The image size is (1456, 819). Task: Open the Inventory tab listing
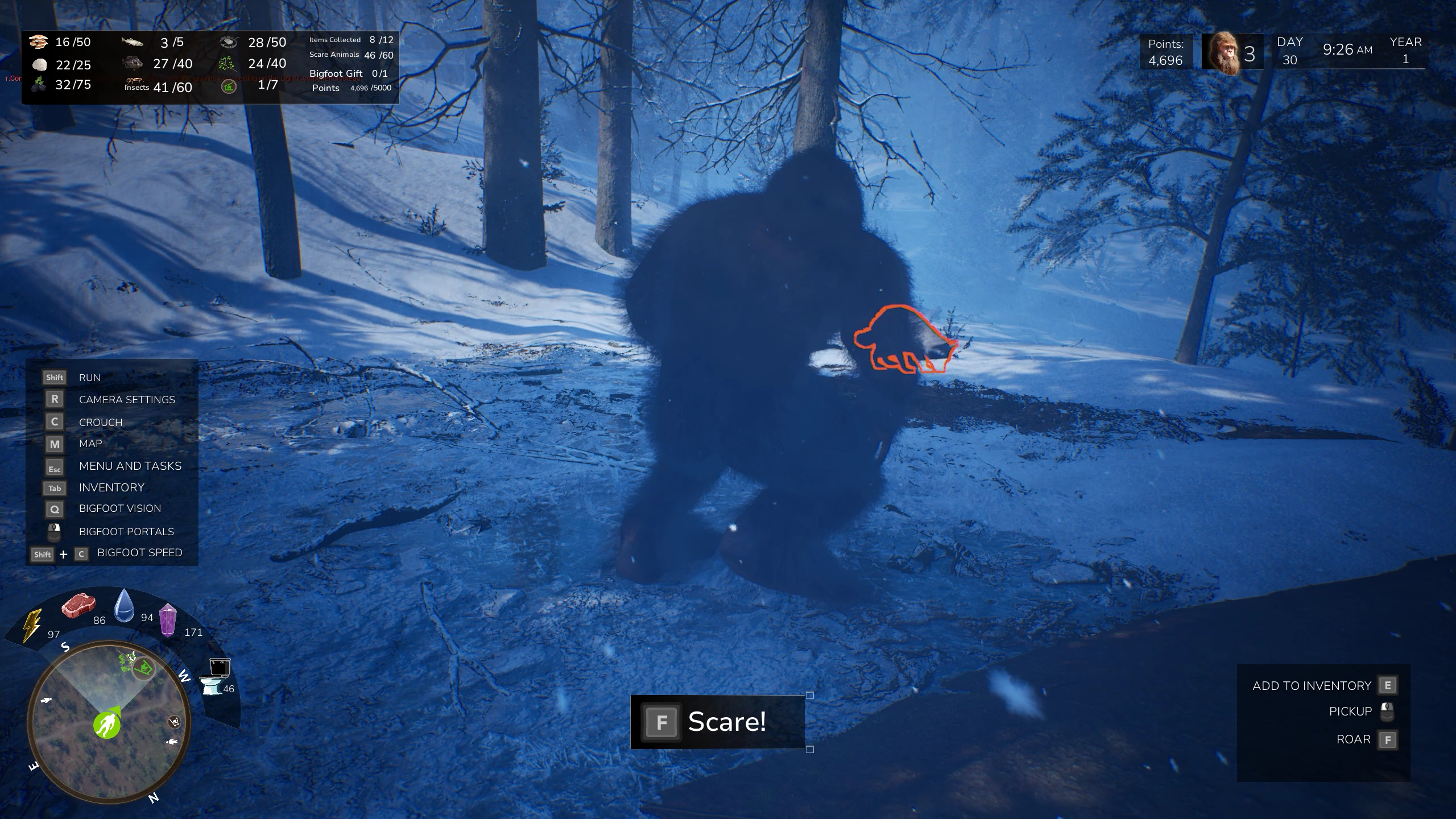111,487
